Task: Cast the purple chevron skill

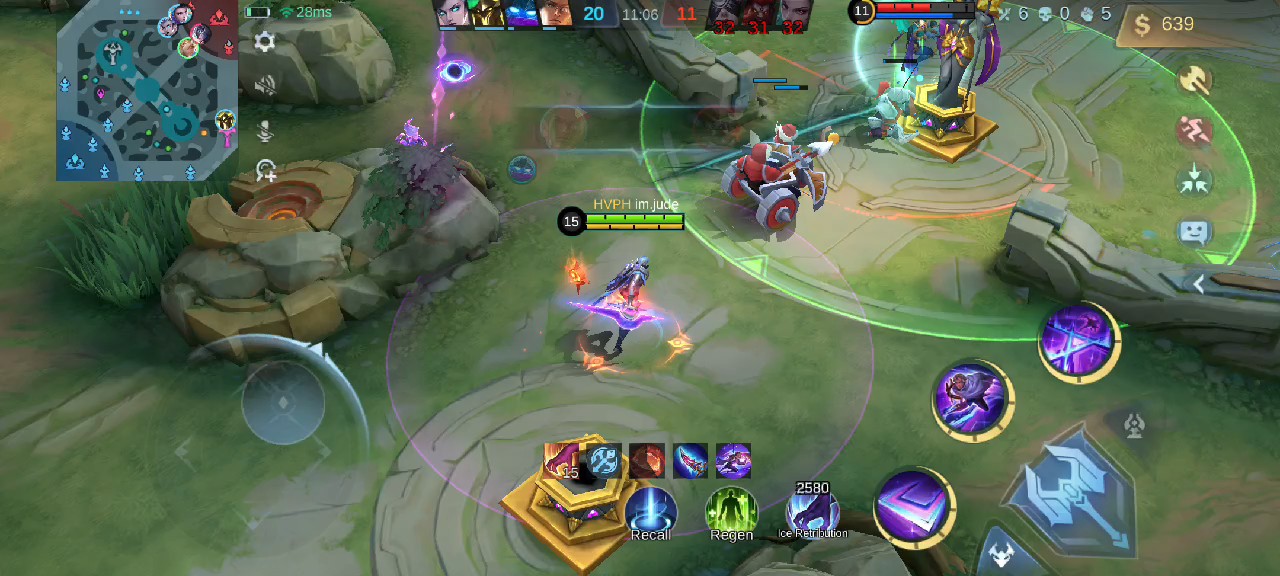Action: [x=914, y=507]
